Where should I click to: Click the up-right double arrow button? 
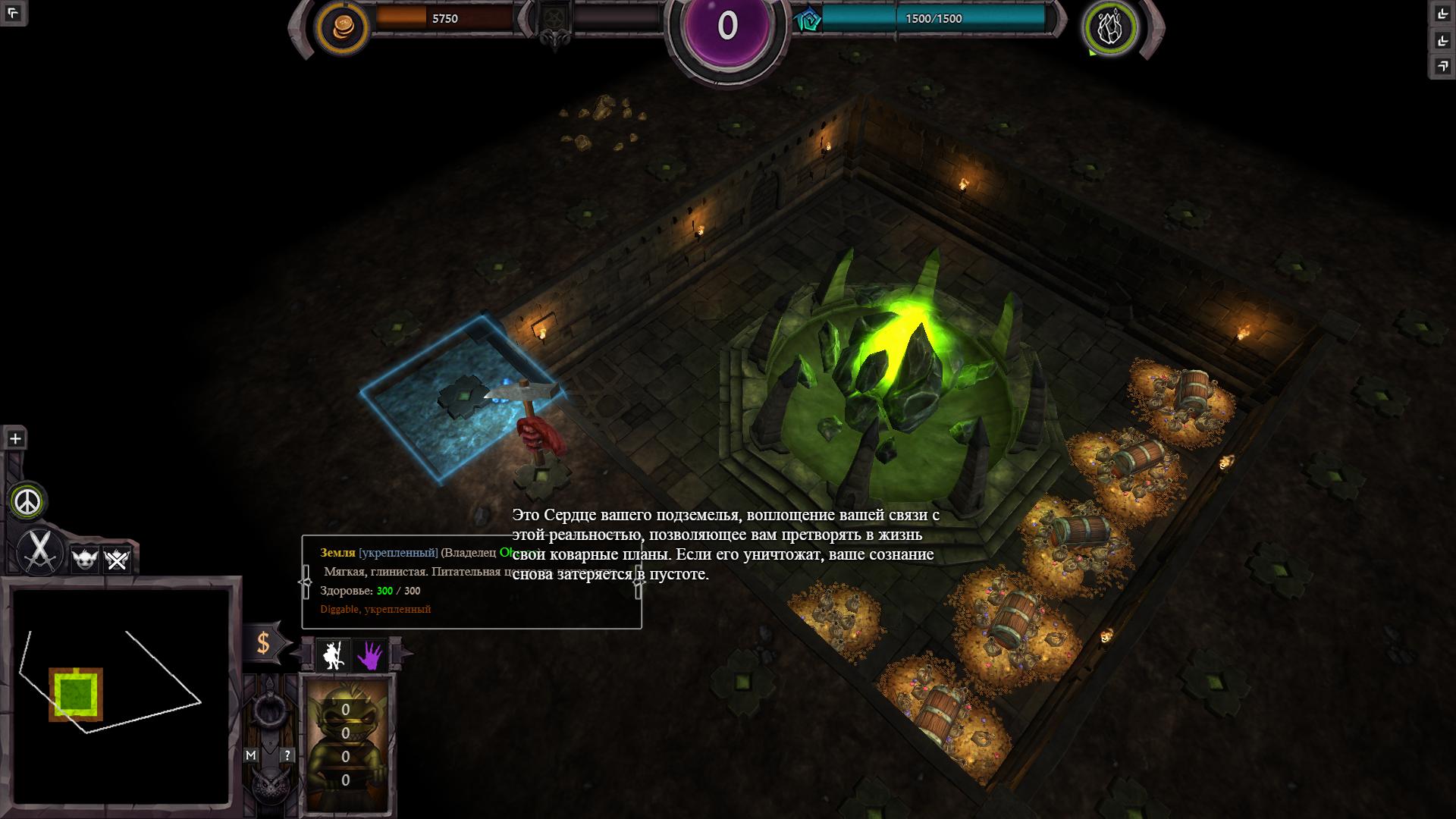point(1442,66)
